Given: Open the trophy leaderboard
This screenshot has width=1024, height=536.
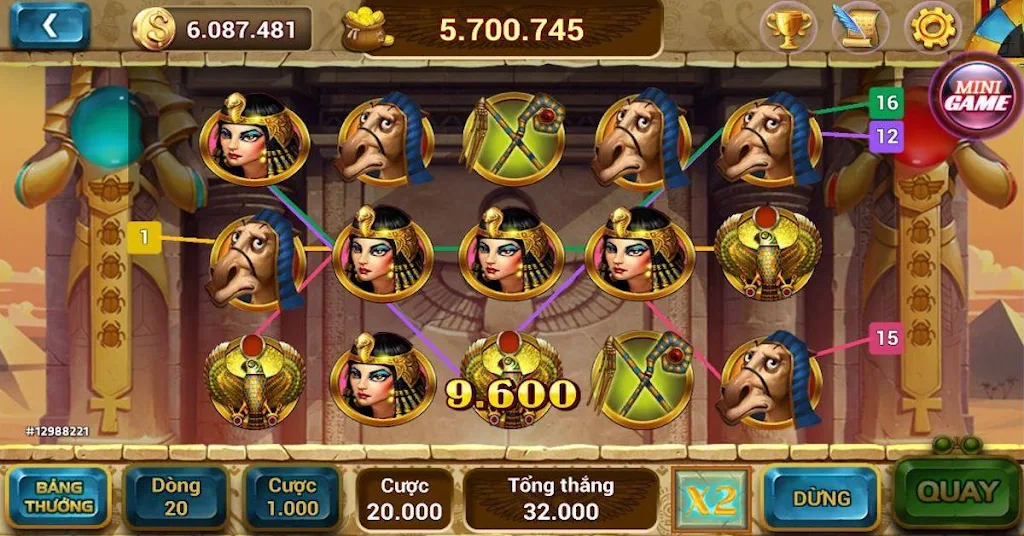Looking at the screenshot, I should tap(788, 28).
